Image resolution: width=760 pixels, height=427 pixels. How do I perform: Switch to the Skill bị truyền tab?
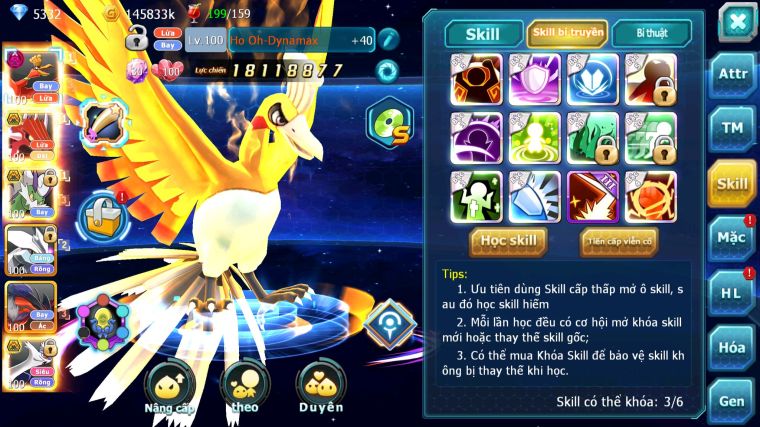567,33
